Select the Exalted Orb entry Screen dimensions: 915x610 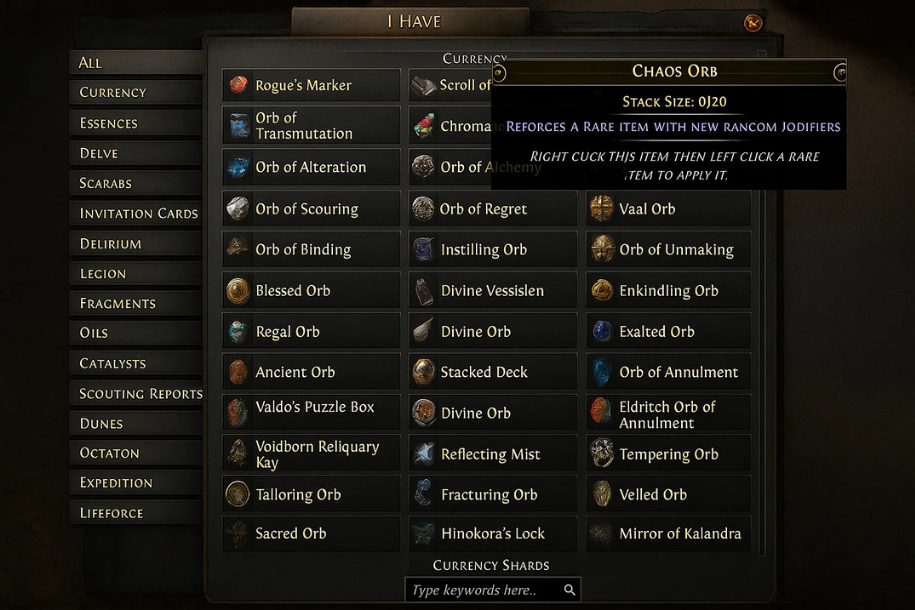point(668,332)
